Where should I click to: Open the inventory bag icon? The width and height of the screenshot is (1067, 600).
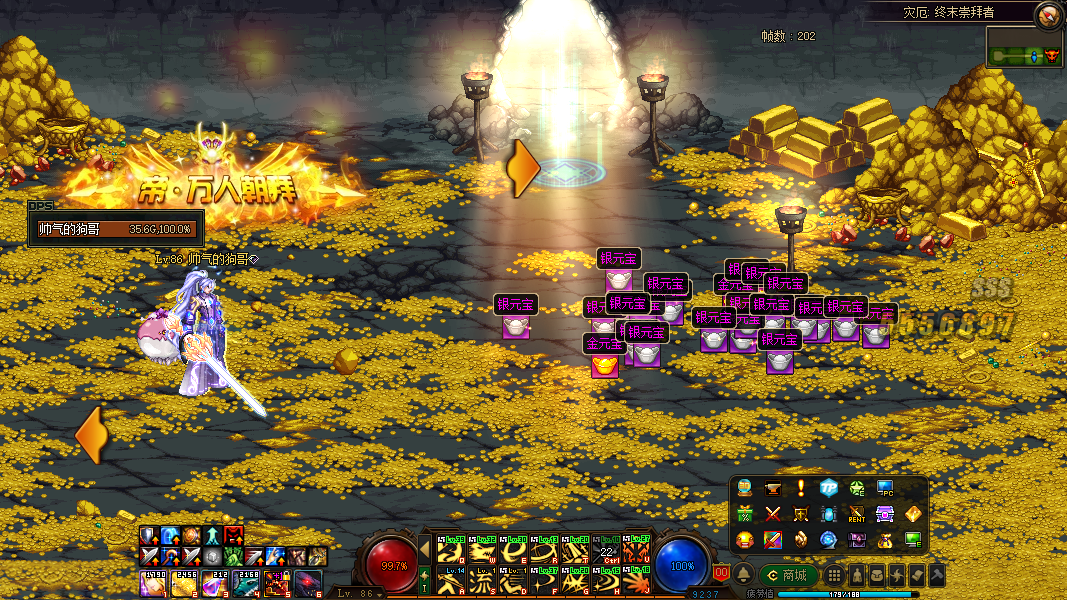point(877,575)
